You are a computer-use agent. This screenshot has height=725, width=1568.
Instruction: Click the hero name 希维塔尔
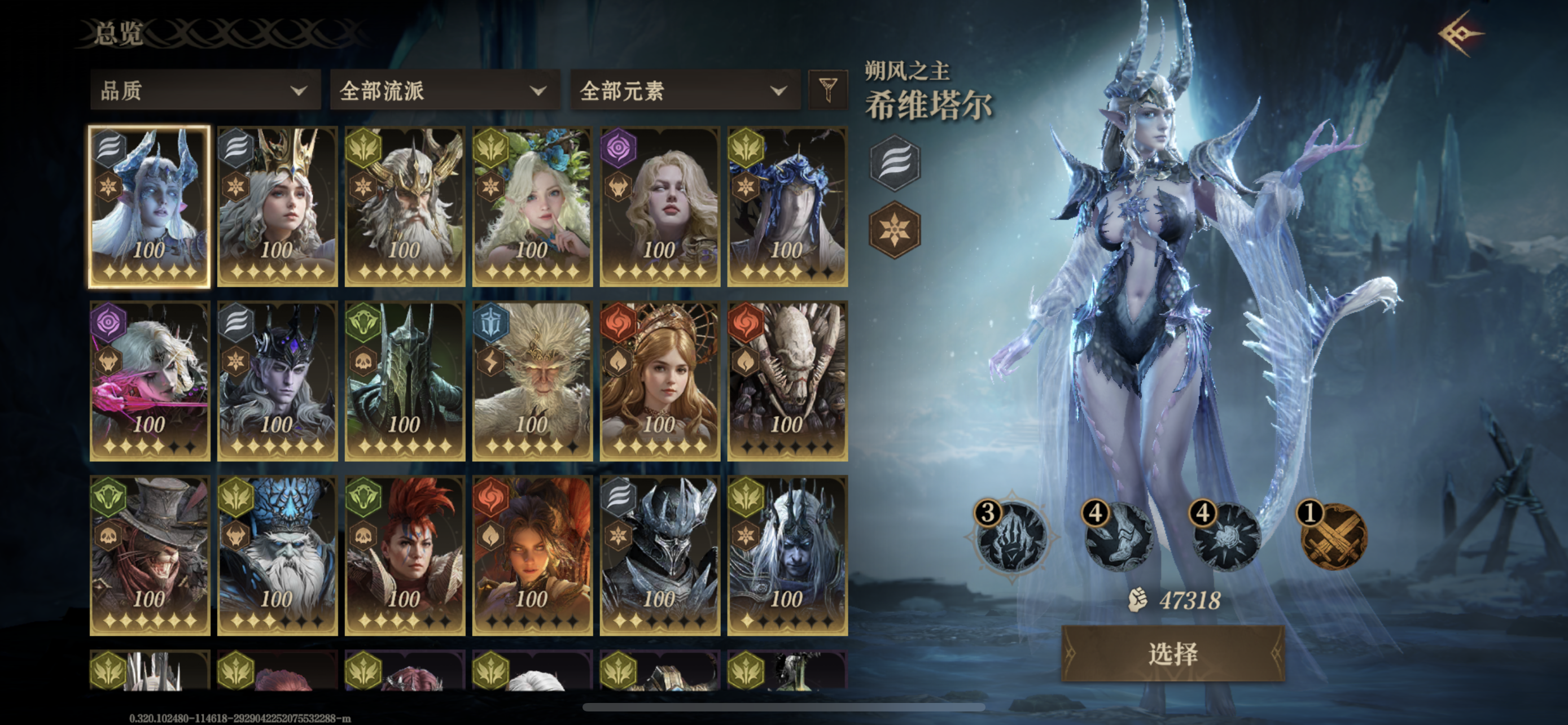930,104
